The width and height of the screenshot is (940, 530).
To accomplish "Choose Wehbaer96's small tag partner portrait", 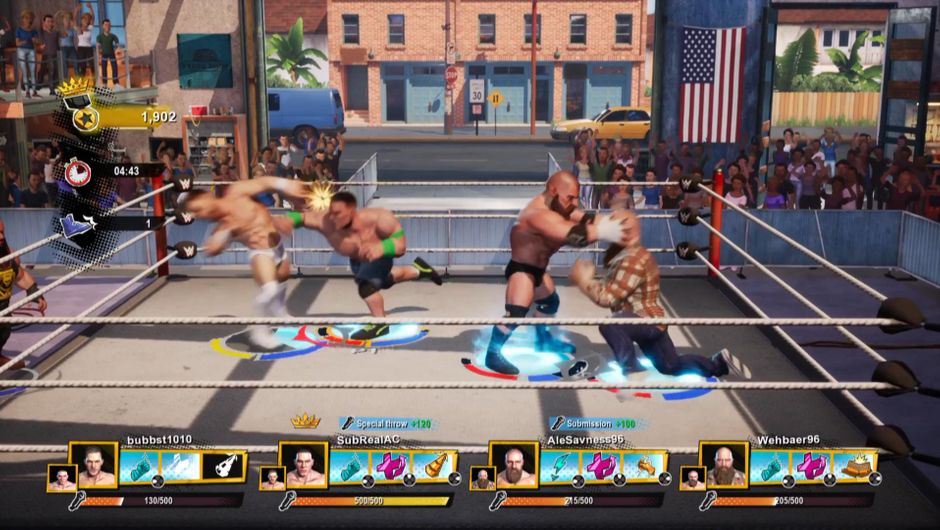I will 692,478.
